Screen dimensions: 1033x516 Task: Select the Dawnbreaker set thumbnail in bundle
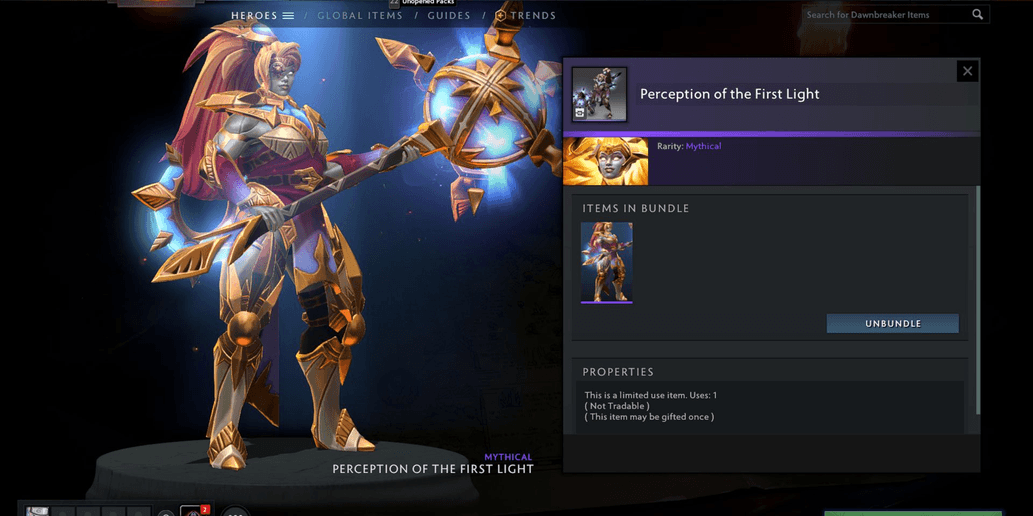606,262
